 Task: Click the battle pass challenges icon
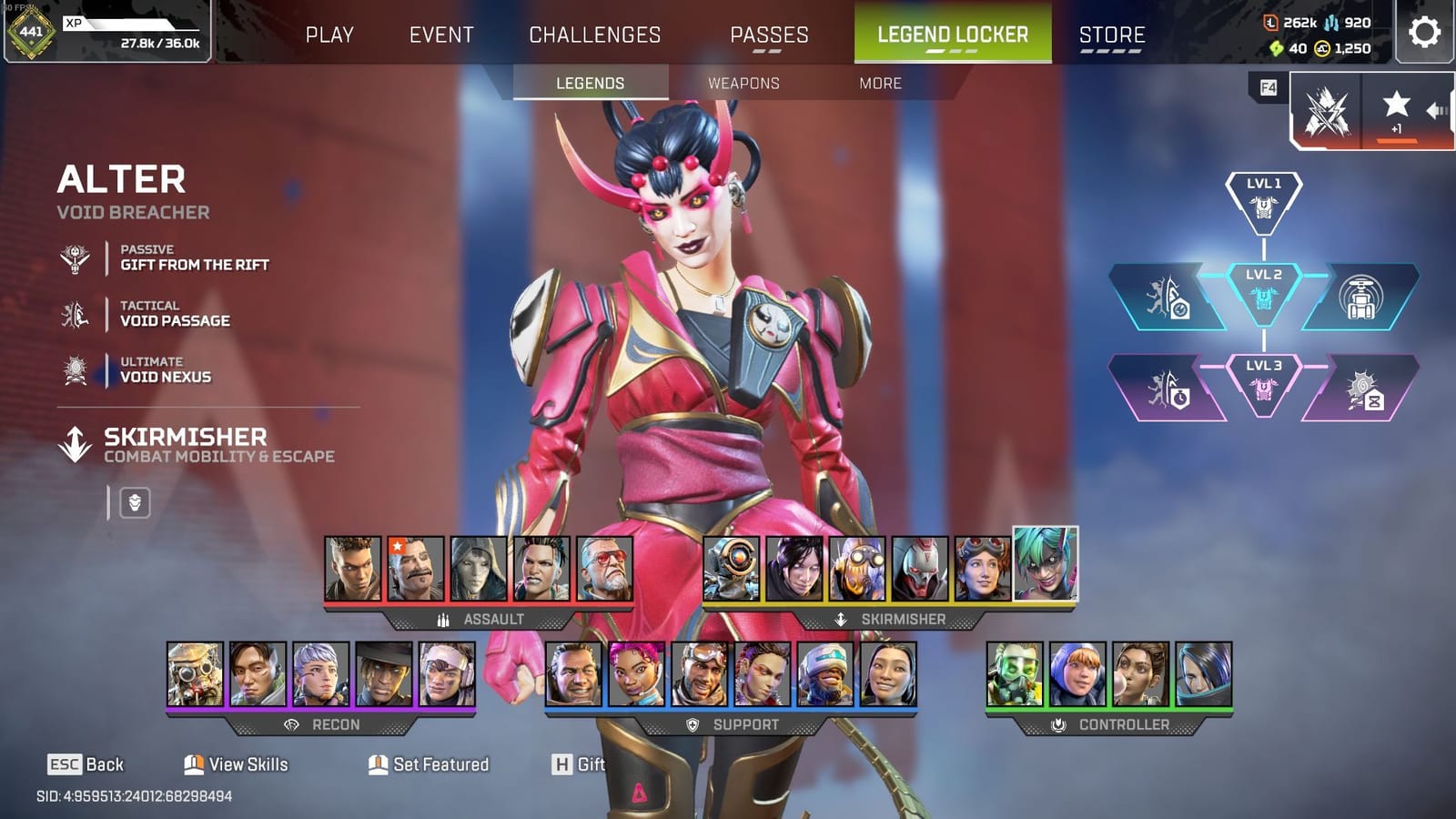(x=1328, y=109)
